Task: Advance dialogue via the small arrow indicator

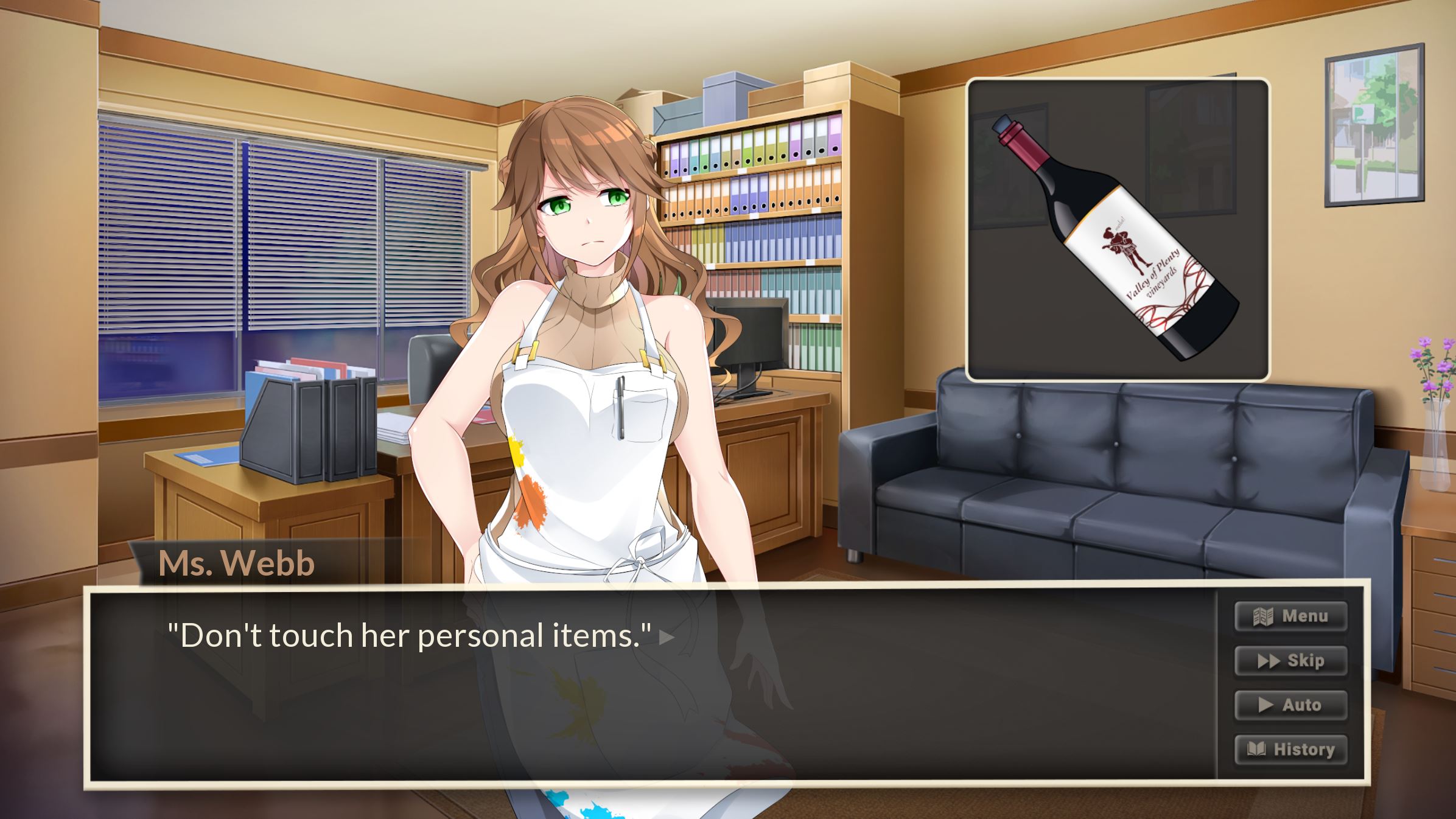Action: 667,638
